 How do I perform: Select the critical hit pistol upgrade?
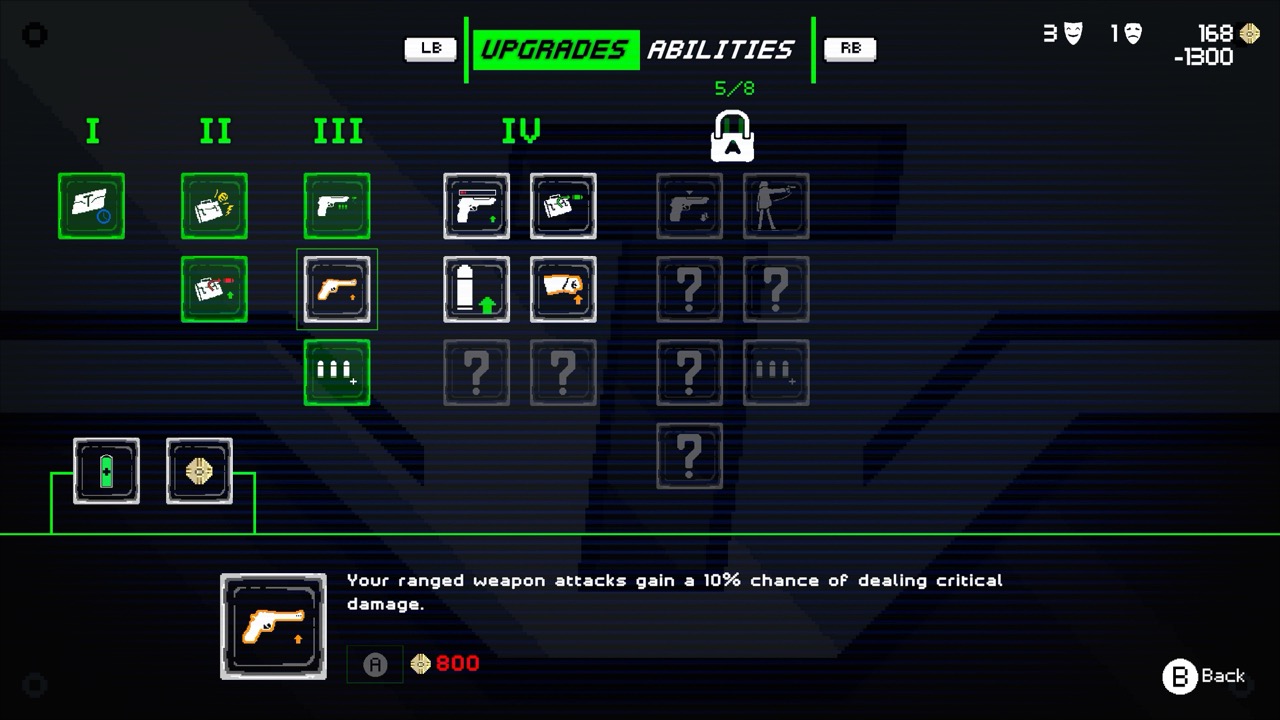[337, 290]
